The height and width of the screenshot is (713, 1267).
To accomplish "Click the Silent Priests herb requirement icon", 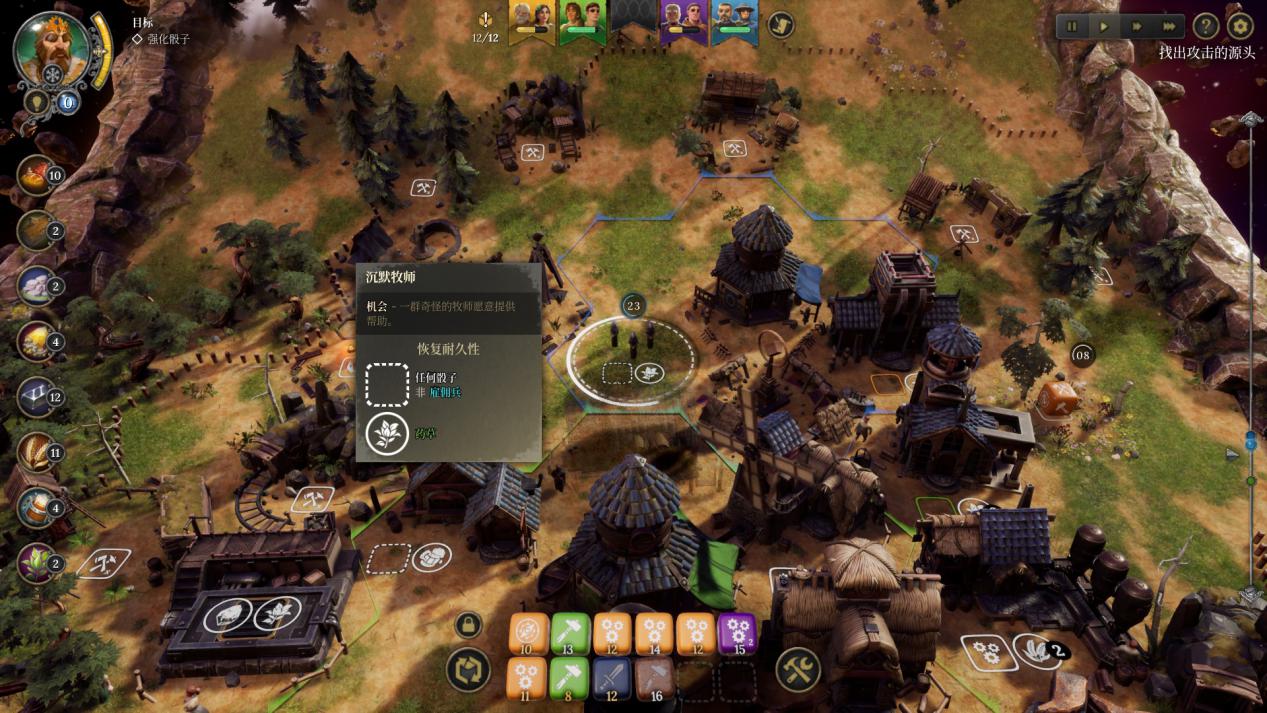I will pyautogui.click(x=386, y=434).
